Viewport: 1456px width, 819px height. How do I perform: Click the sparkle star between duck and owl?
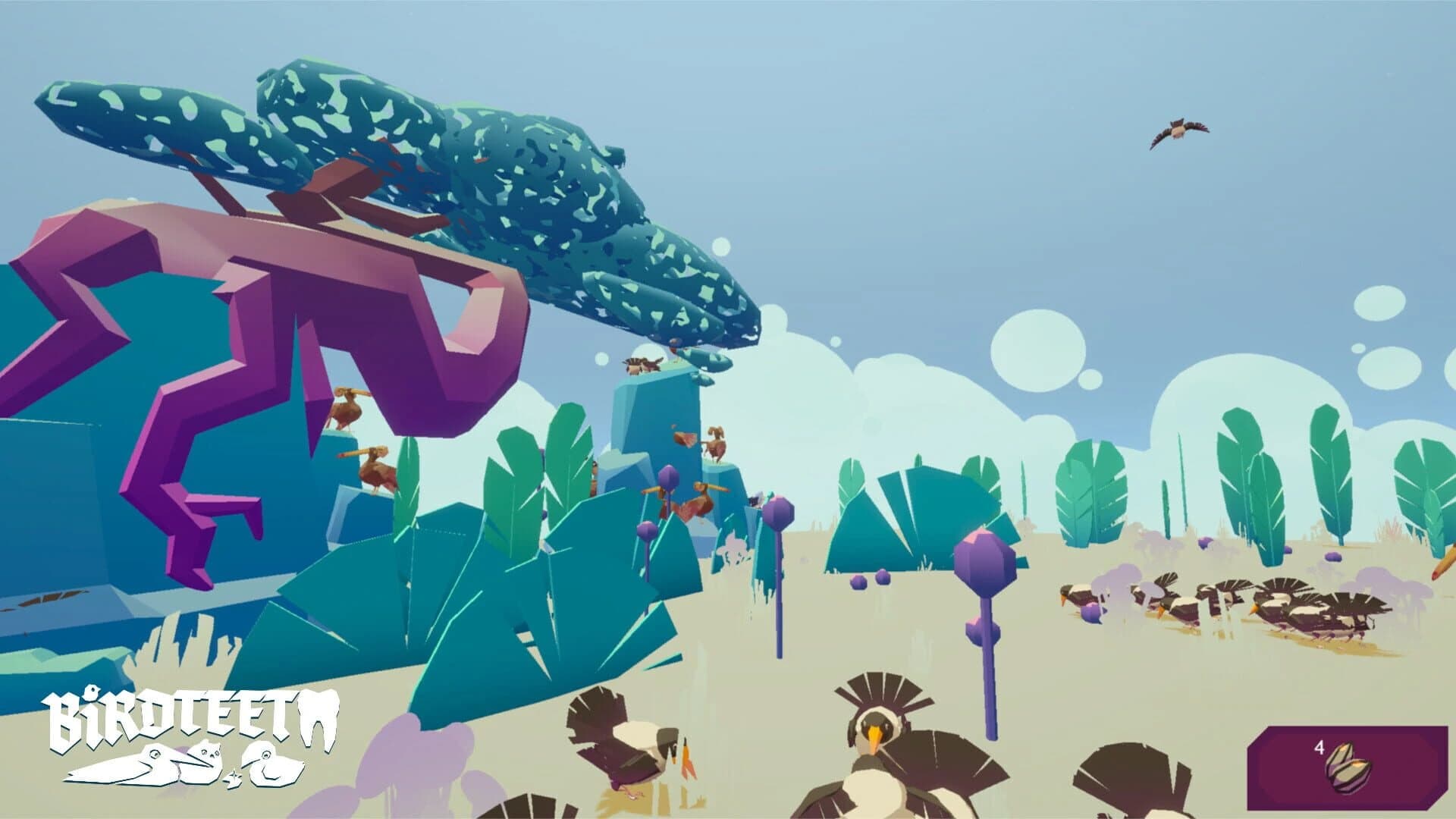(234, 777)
